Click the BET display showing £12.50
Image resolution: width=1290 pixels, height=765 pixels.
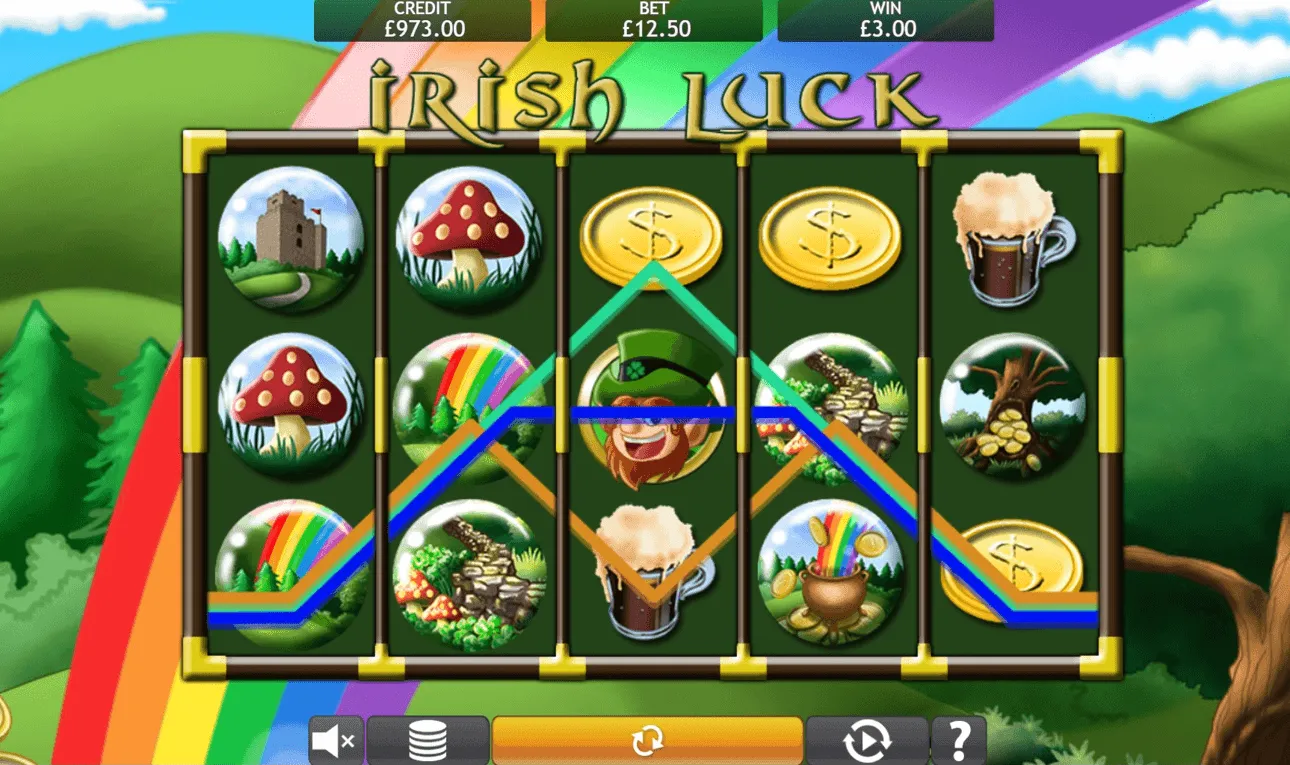click(655, 17)
